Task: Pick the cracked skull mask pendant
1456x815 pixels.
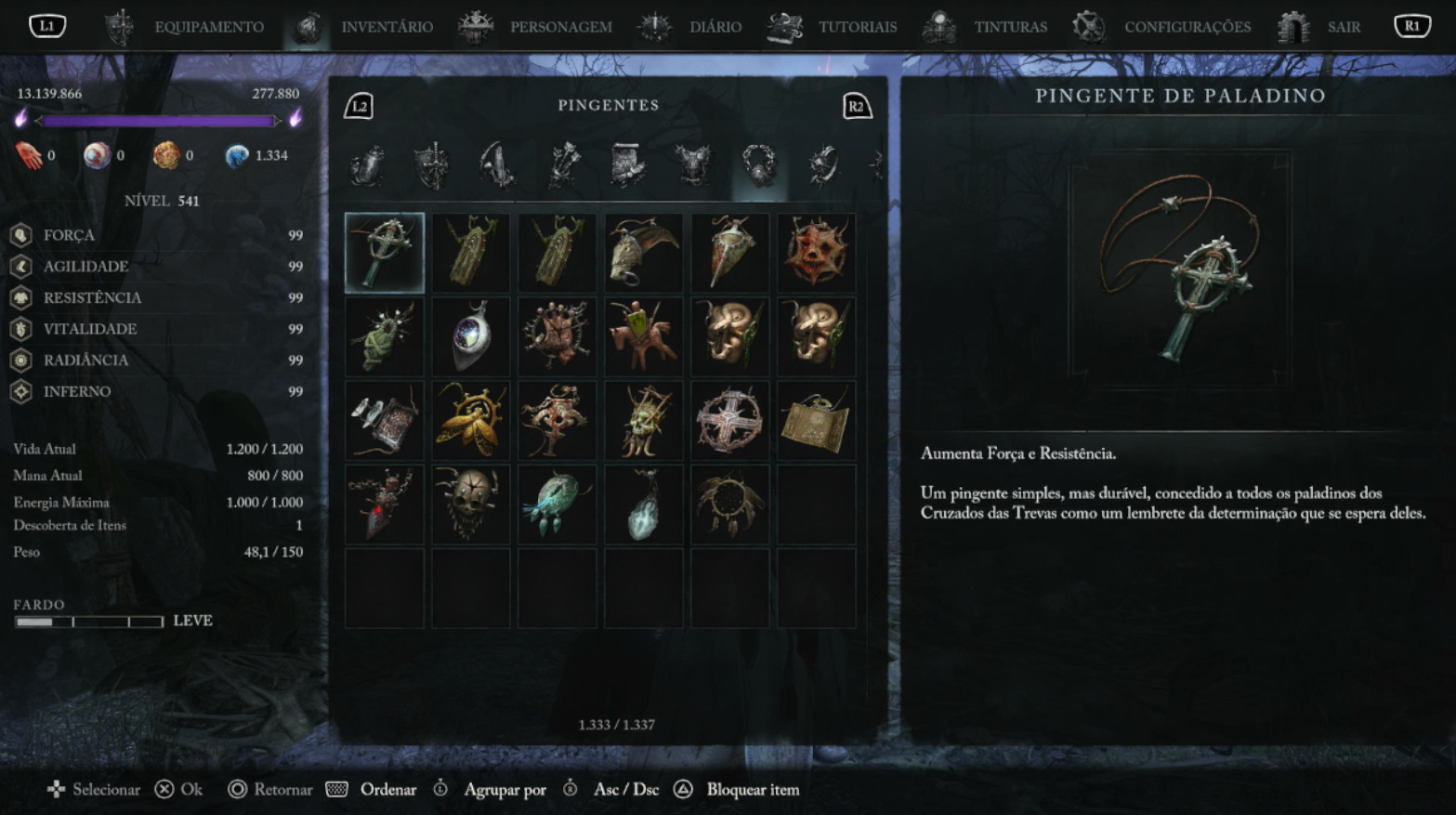Action: click(471, 505)
